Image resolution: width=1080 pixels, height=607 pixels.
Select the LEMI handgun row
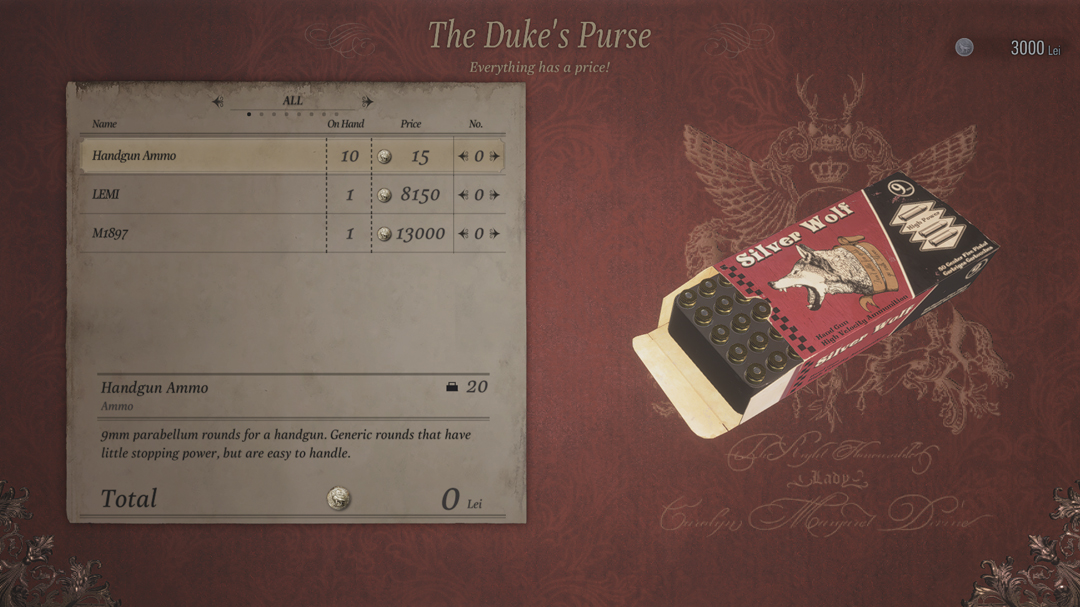click(200, 195)
